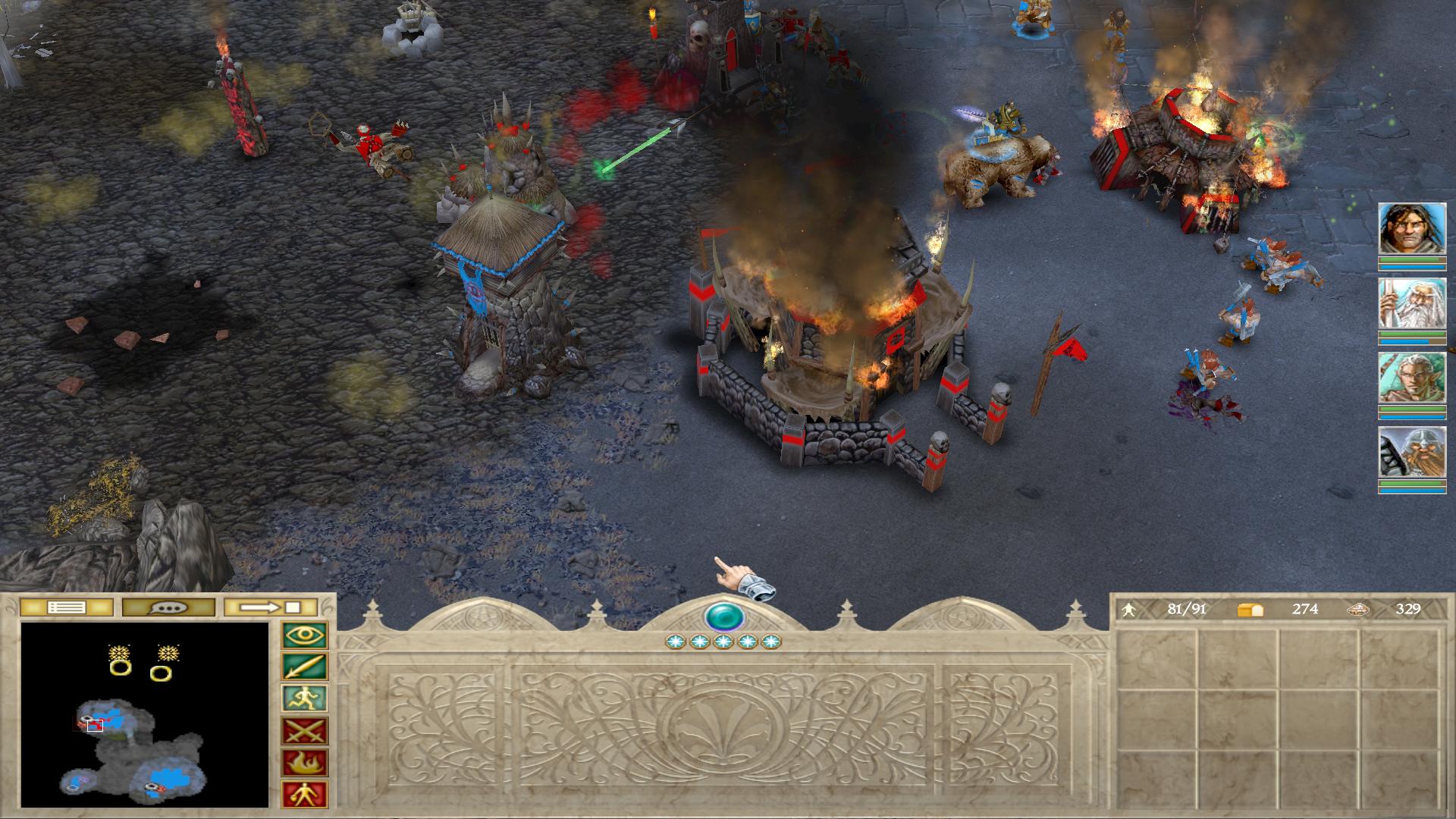Click on the minimap
This screenshot has height=819, width=1456.
[x=145, y=714]
